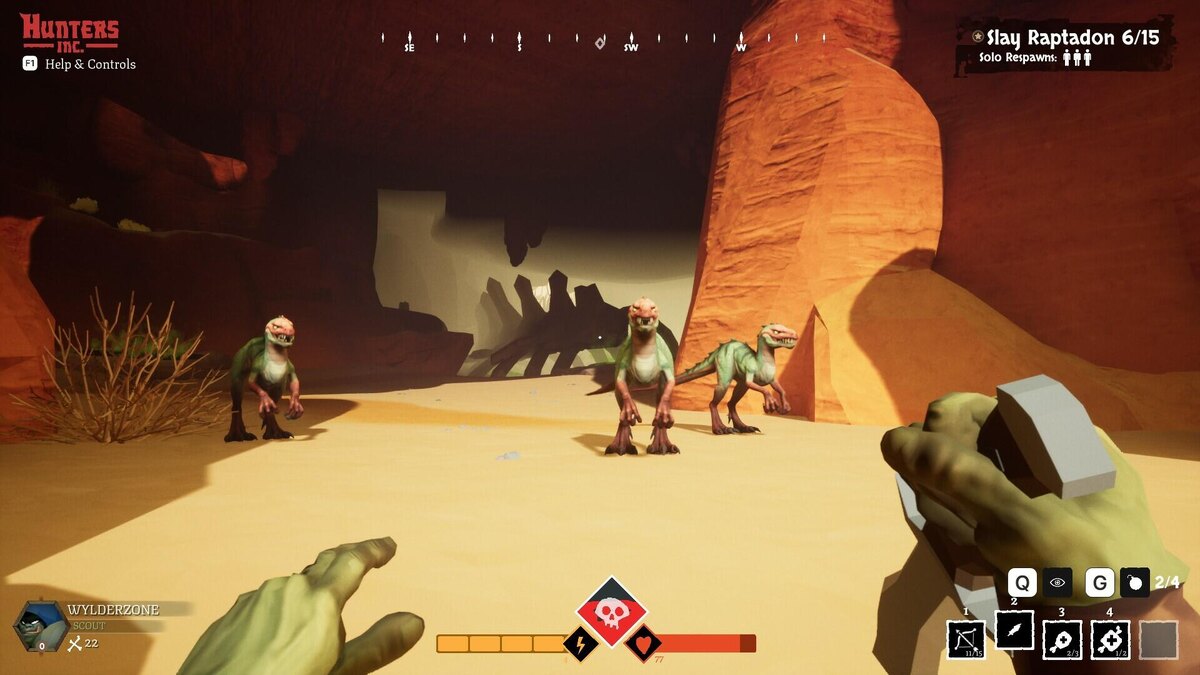
Task: Select the small health potion in slot 3
Action: point(1062,640)
